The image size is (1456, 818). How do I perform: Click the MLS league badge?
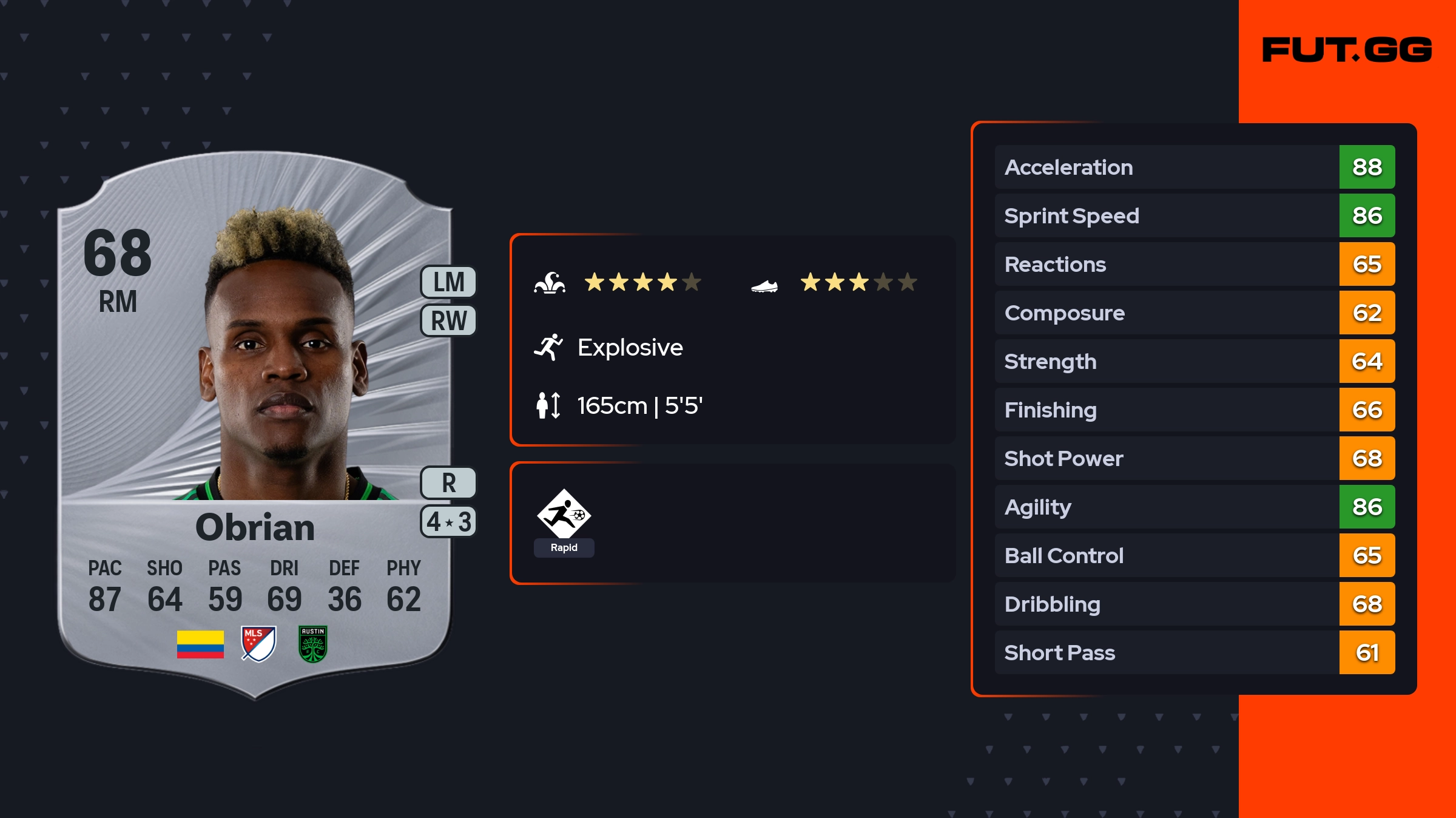pos(258,644)
